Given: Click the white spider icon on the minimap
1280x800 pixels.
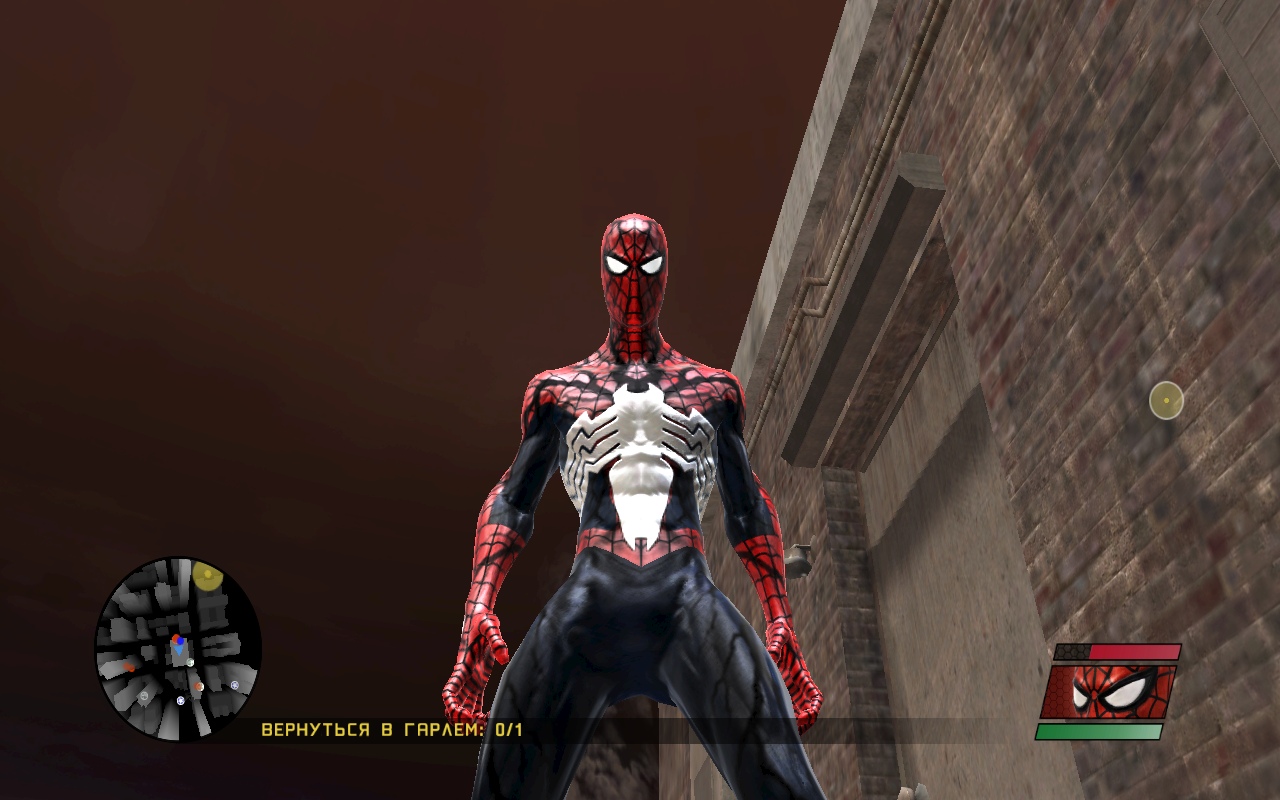Looking at the screenshot, I should pos(143,696).
